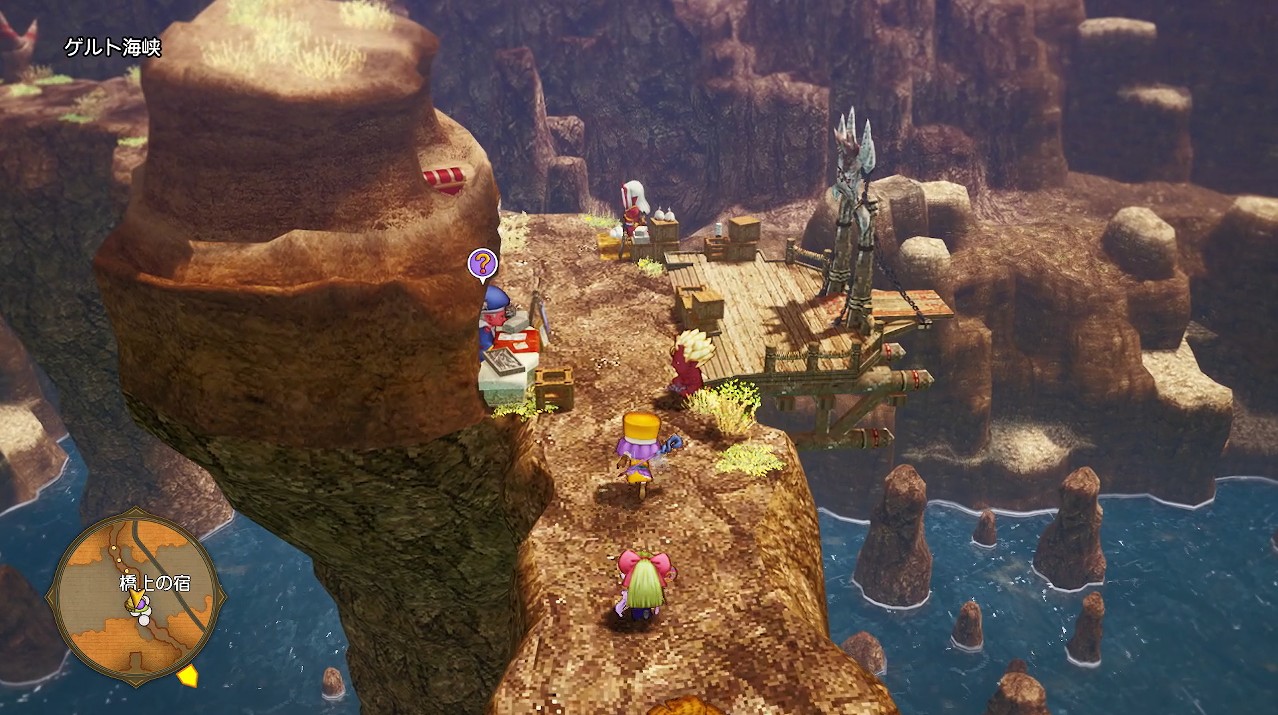Click the yellow objective marker beside the minimap
The image size is (1278, 715).
pyautogui.click(x=188, y=677)
